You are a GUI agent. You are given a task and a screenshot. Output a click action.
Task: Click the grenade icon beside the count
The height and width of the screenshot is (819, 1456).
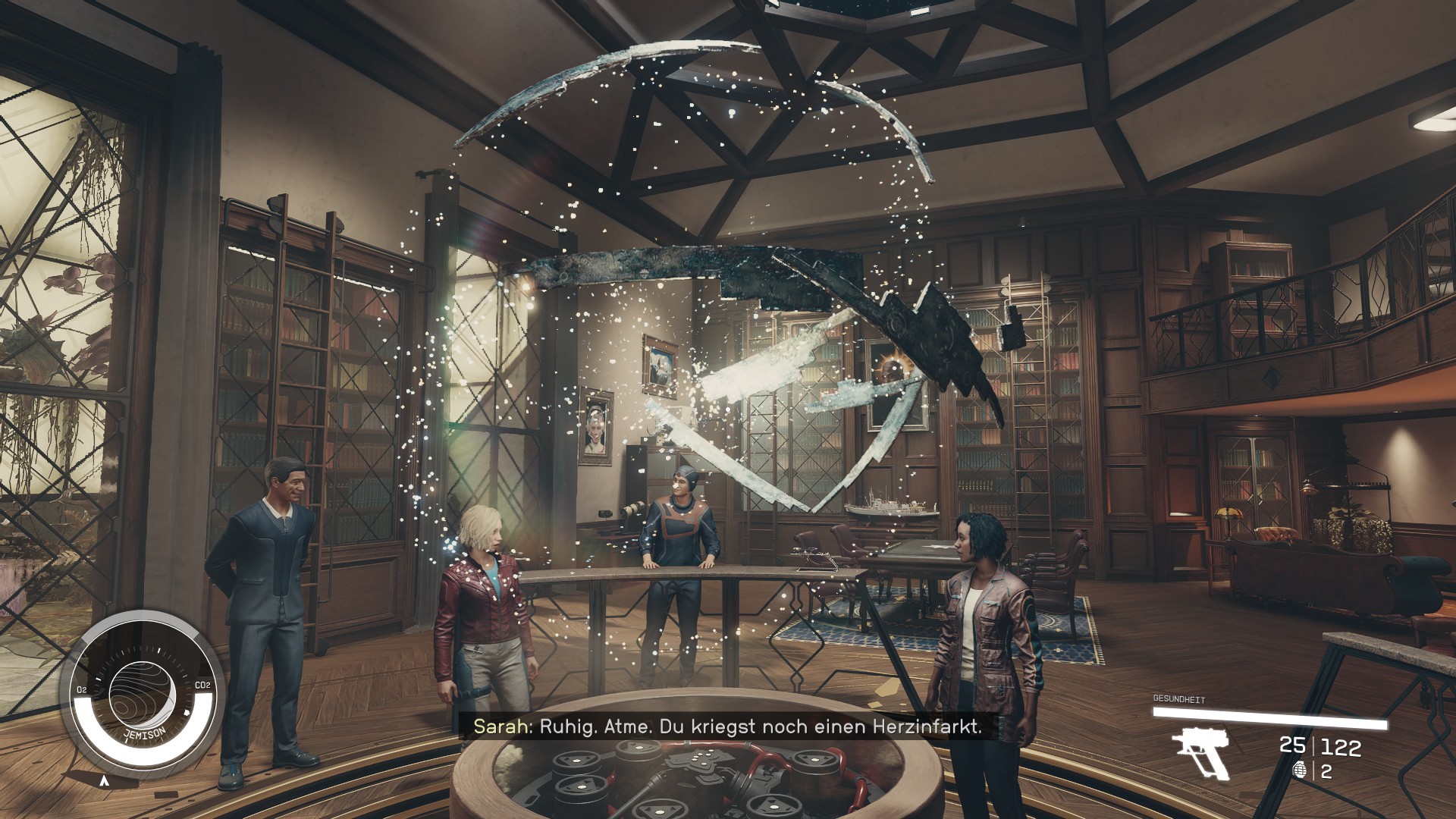[1299, 771]
